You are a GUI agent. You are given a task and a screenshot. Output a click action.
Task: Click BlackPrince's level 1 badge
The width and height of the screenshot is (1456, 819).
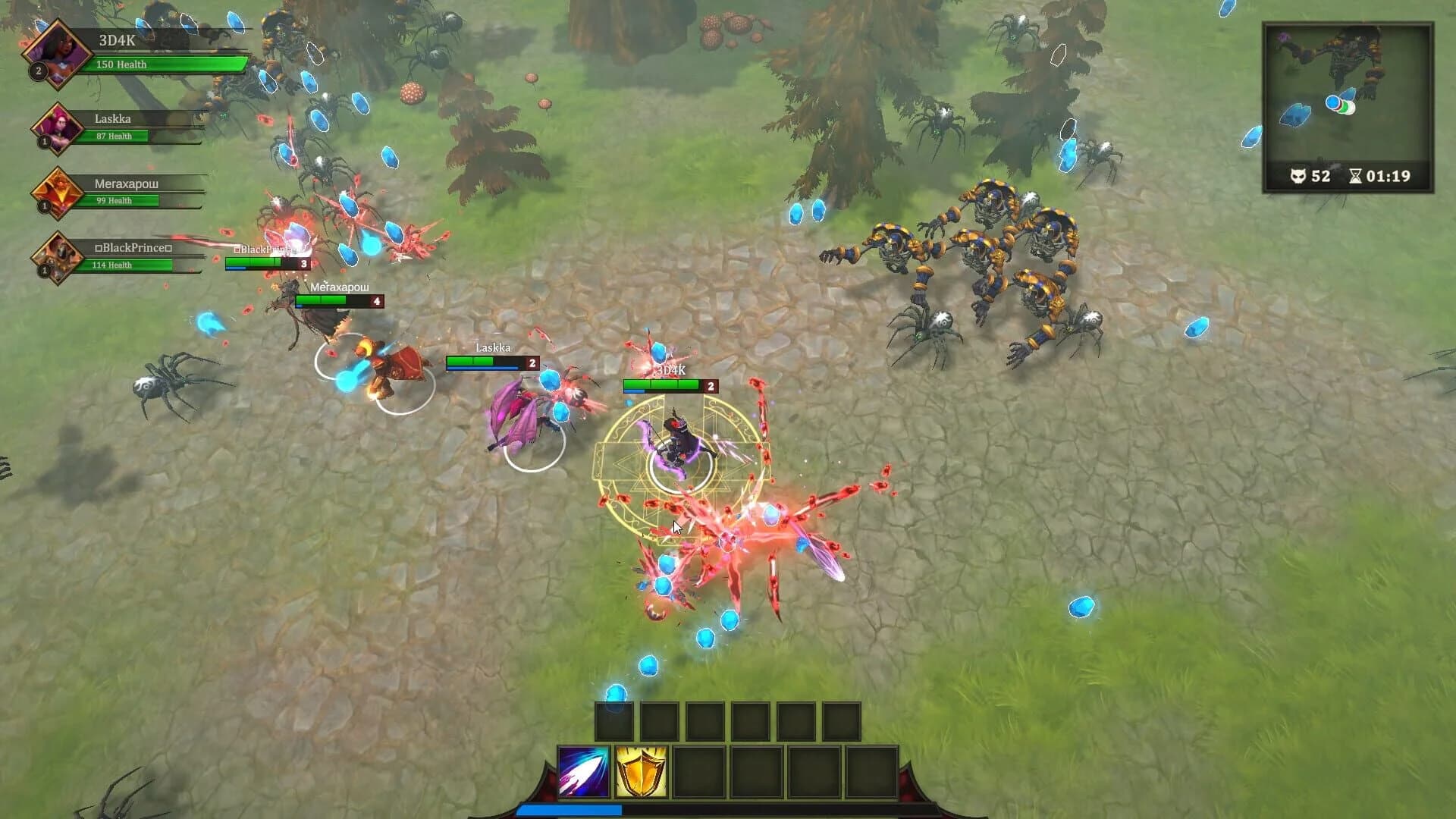click(x=42, y=271)
